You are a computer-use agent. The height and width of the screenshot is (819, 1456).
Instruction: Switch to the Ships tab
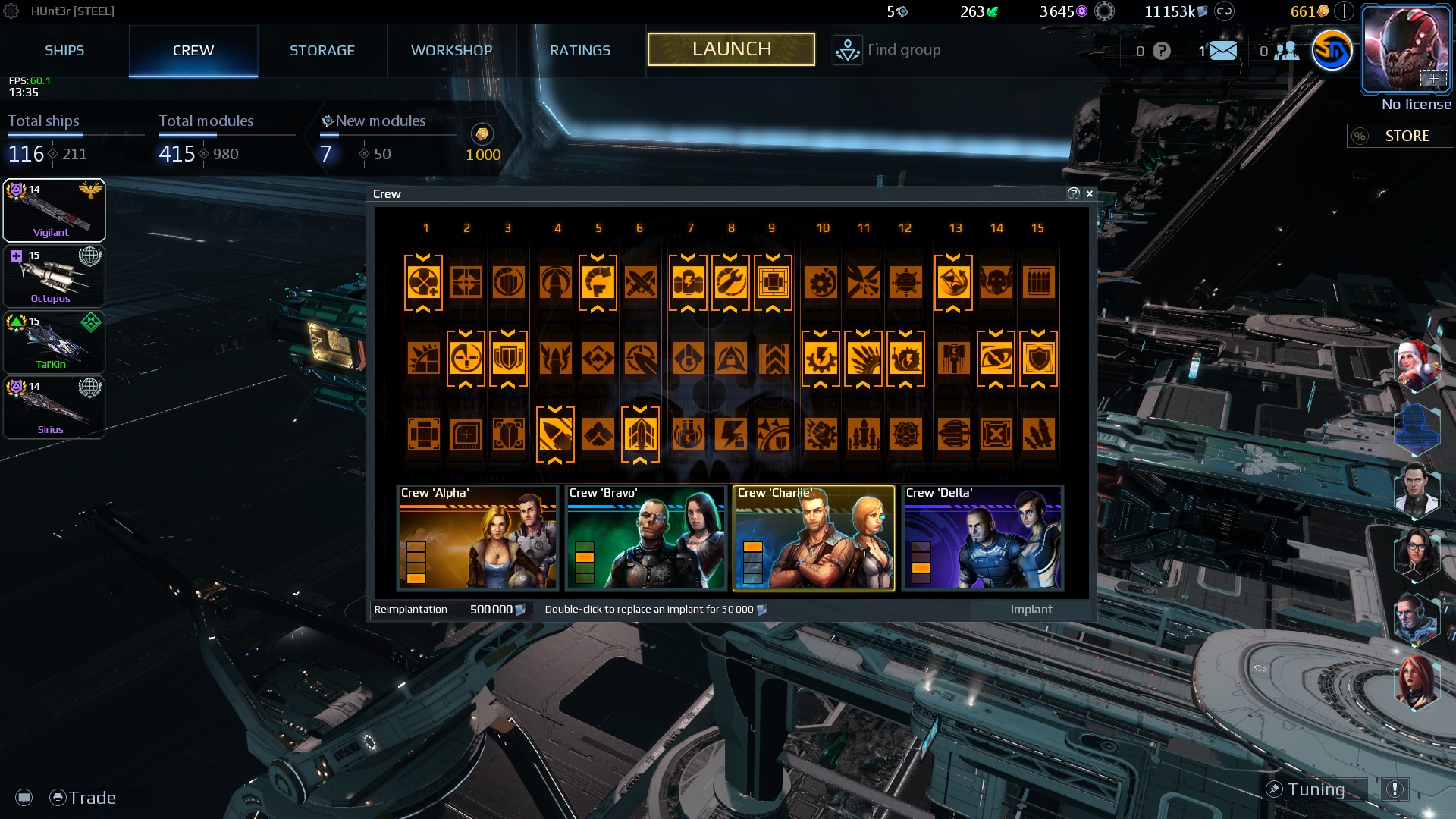64,51
